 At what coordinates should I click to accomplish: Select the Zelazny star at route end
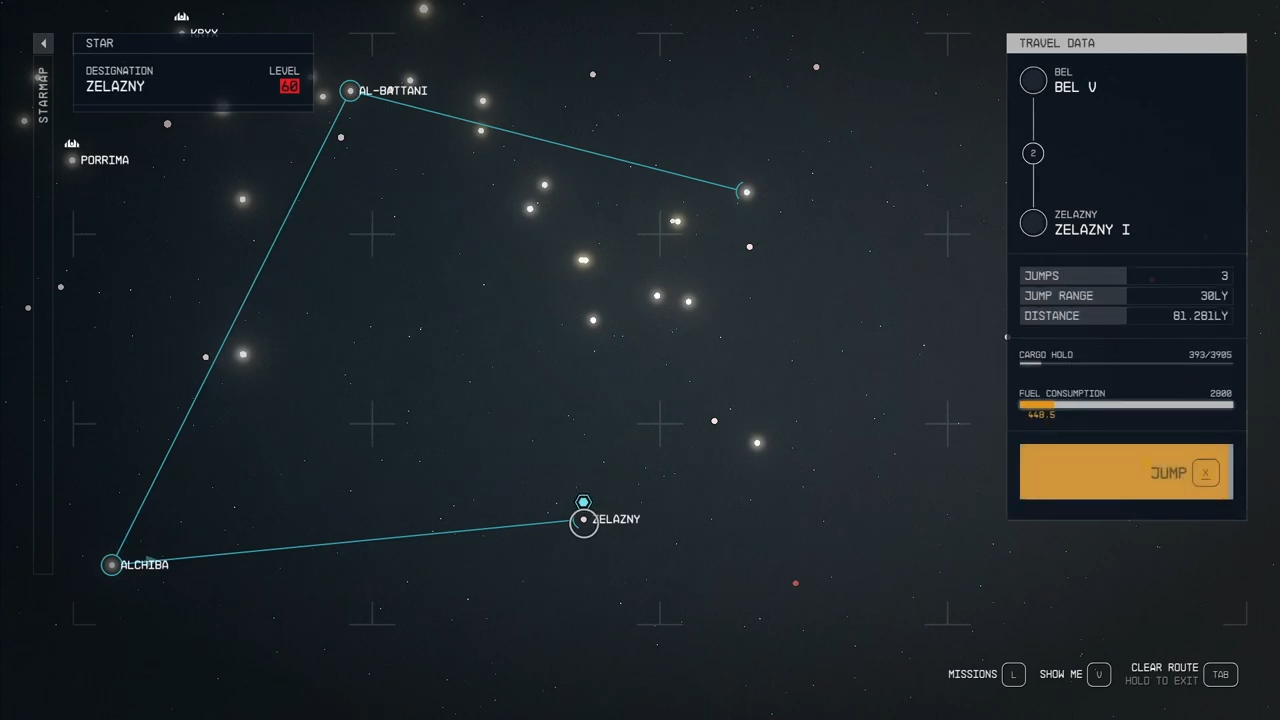(583, 520)
